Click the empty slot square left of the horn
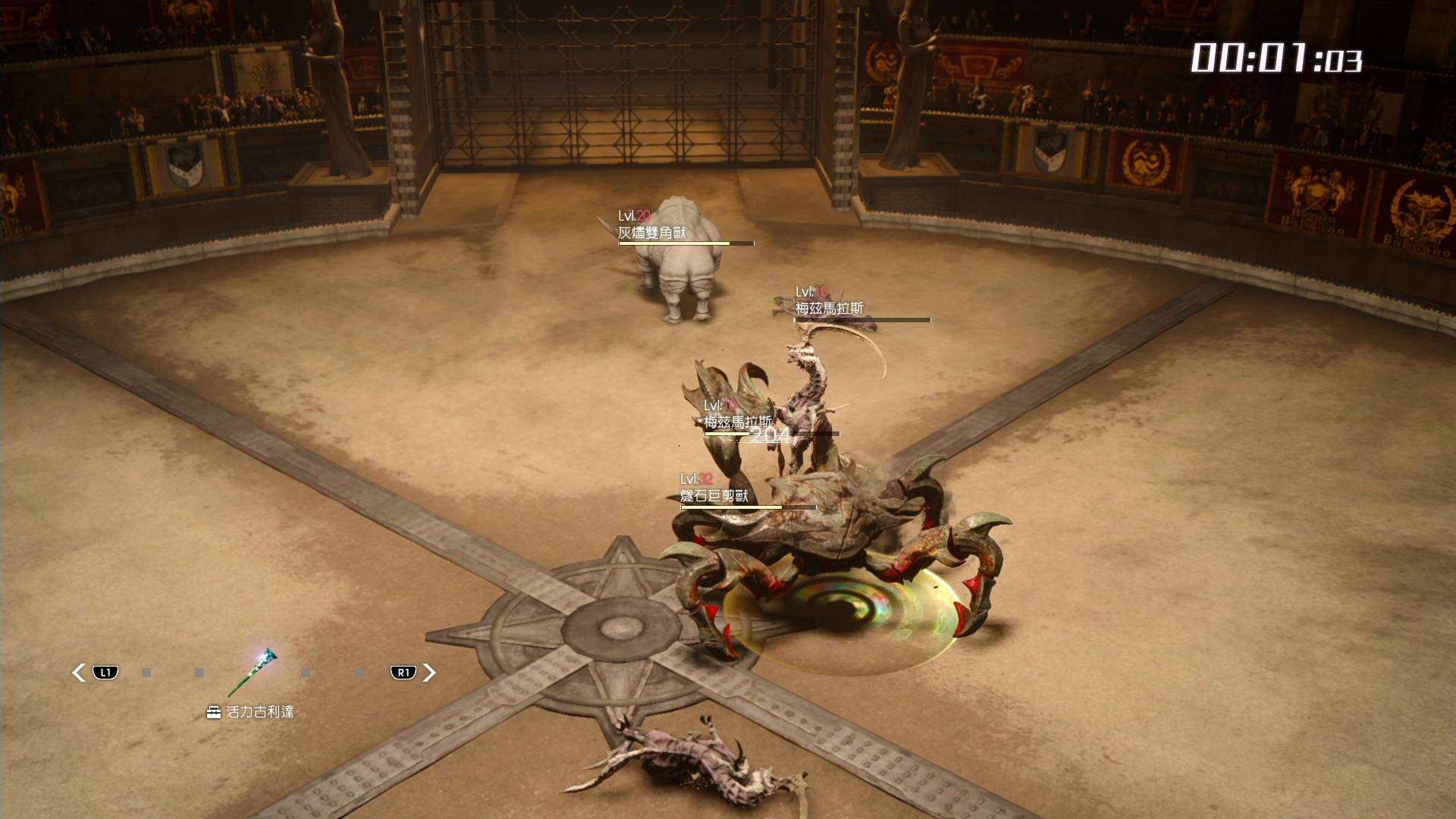The height and width of the screenshot is (819, 1456). tap(199, 672)
